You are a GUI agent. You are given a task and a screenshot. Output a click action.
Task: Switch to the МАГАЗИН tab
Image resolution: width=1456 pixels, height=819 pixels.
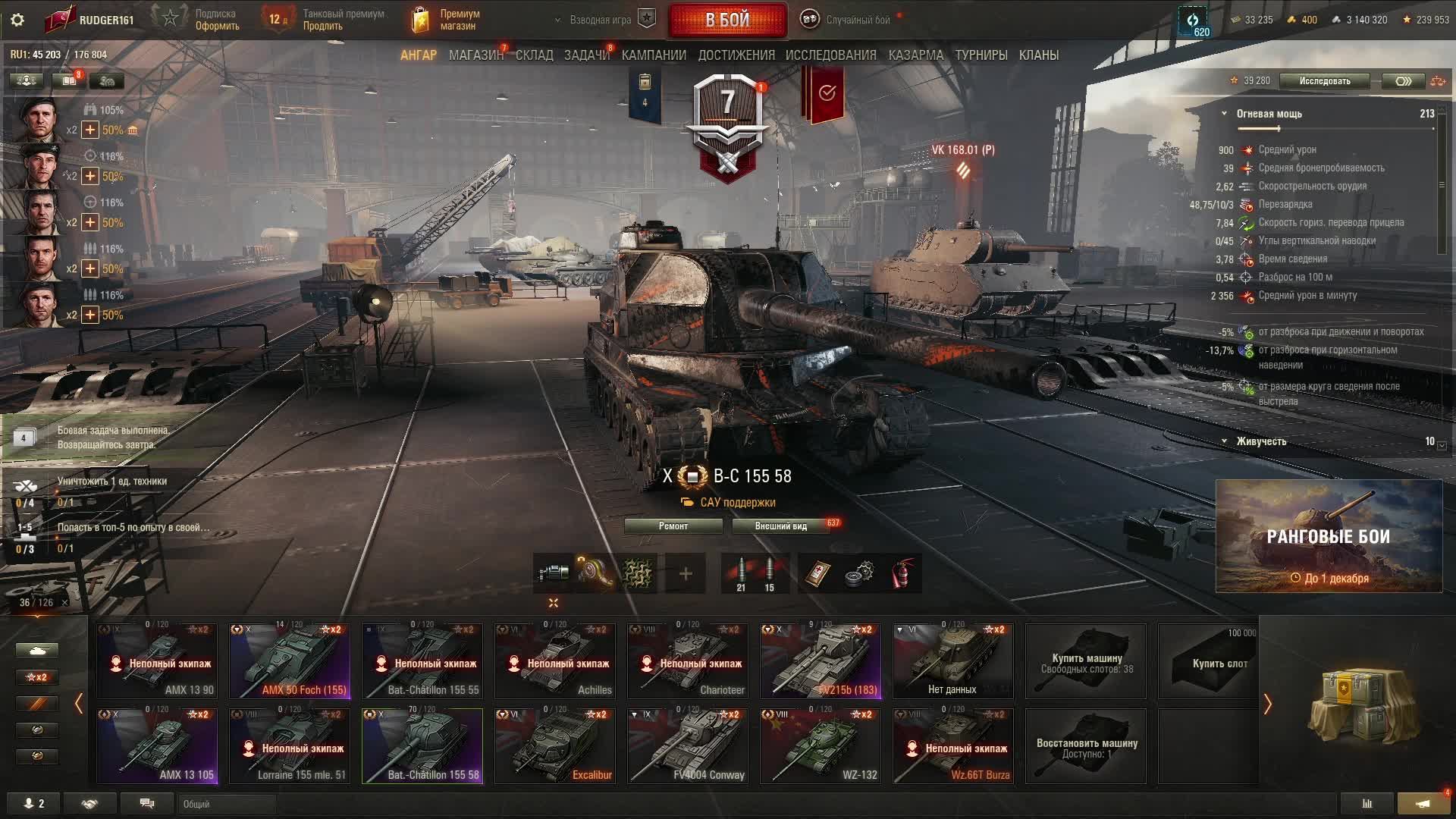[x=475, y=55]
